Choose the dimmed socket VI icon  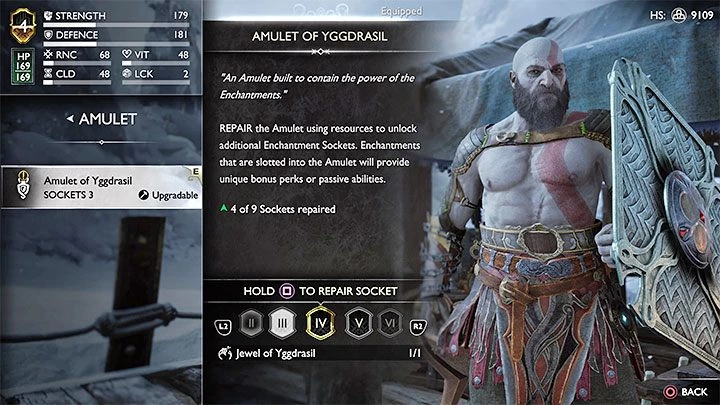tap(391, 324)
